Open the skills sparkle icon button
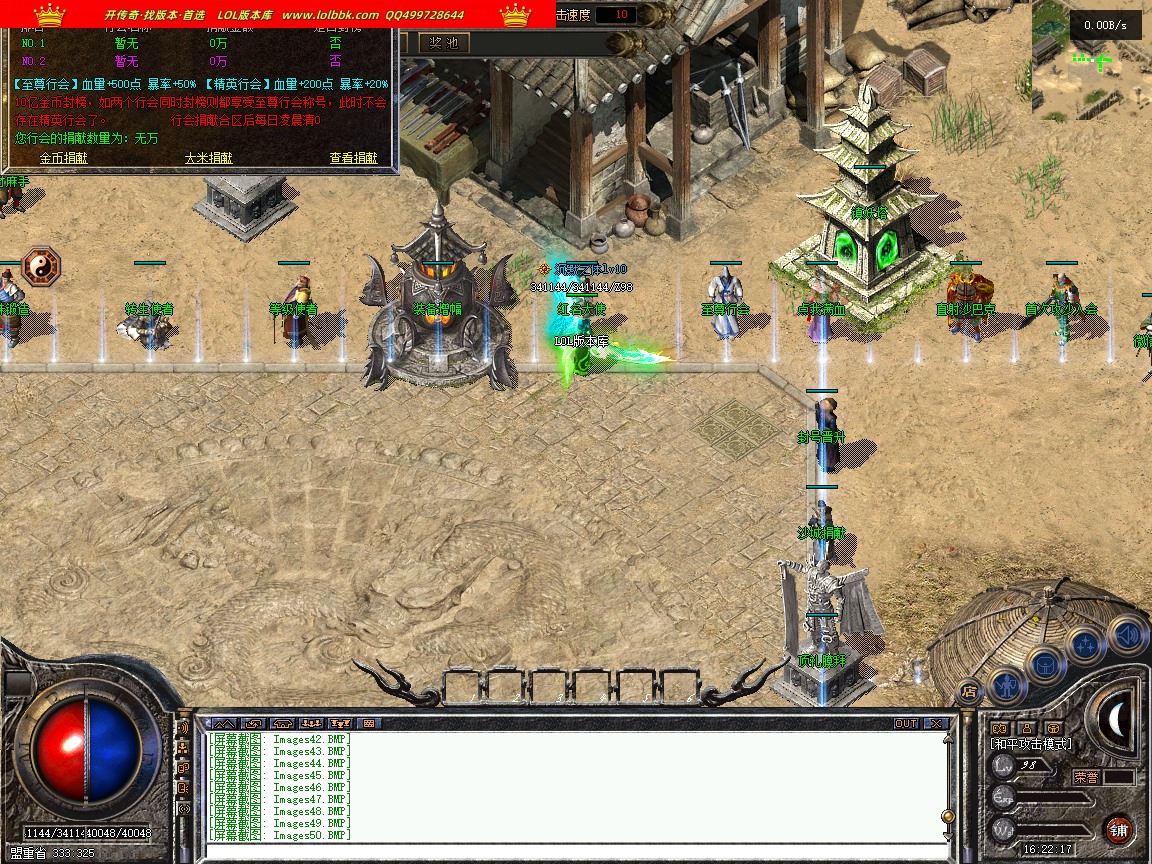 pyautogui.click(x=1085, y=645)
